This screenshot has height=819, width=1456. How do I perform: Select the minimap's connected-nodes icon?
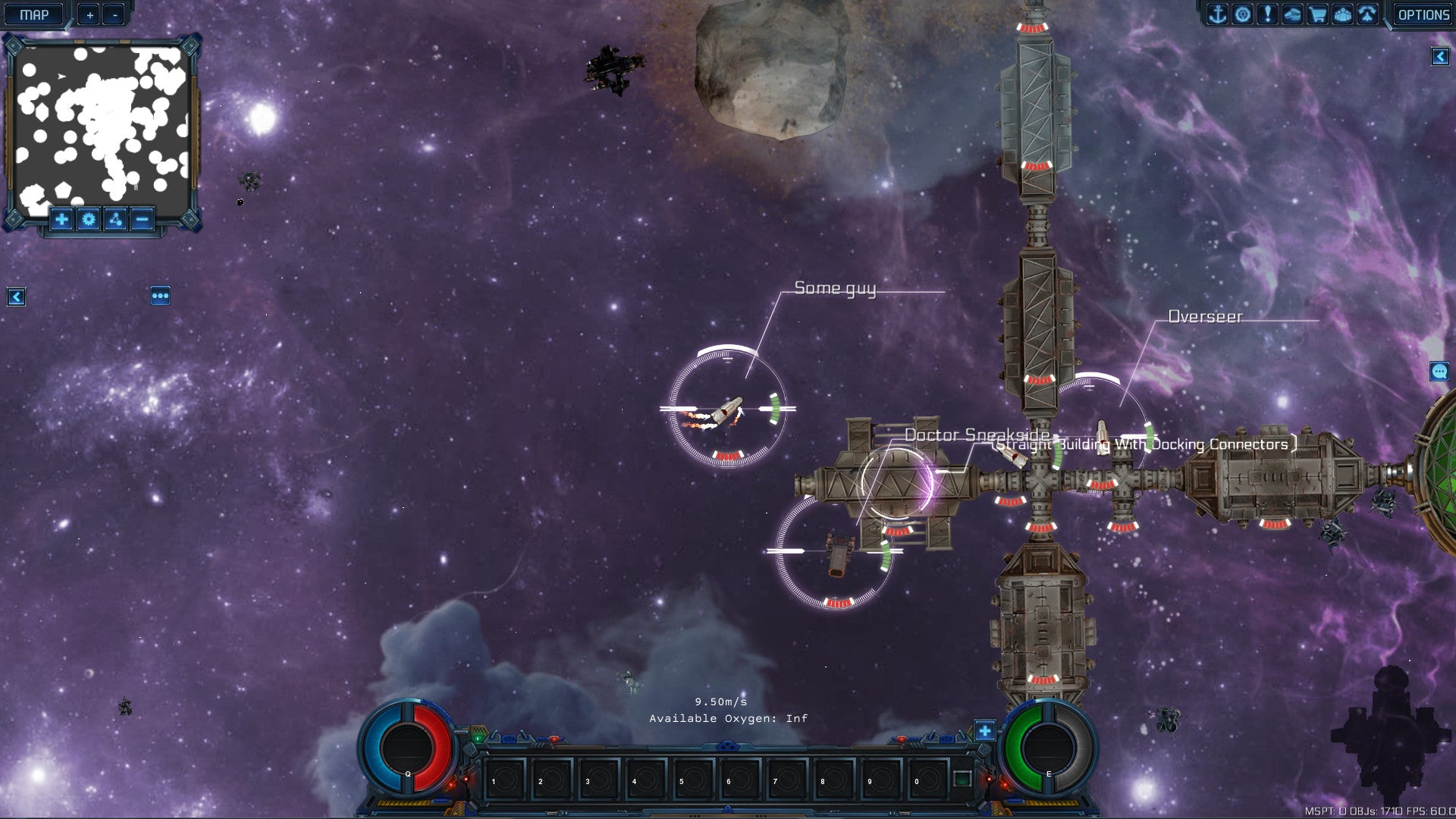coord(115,220)
